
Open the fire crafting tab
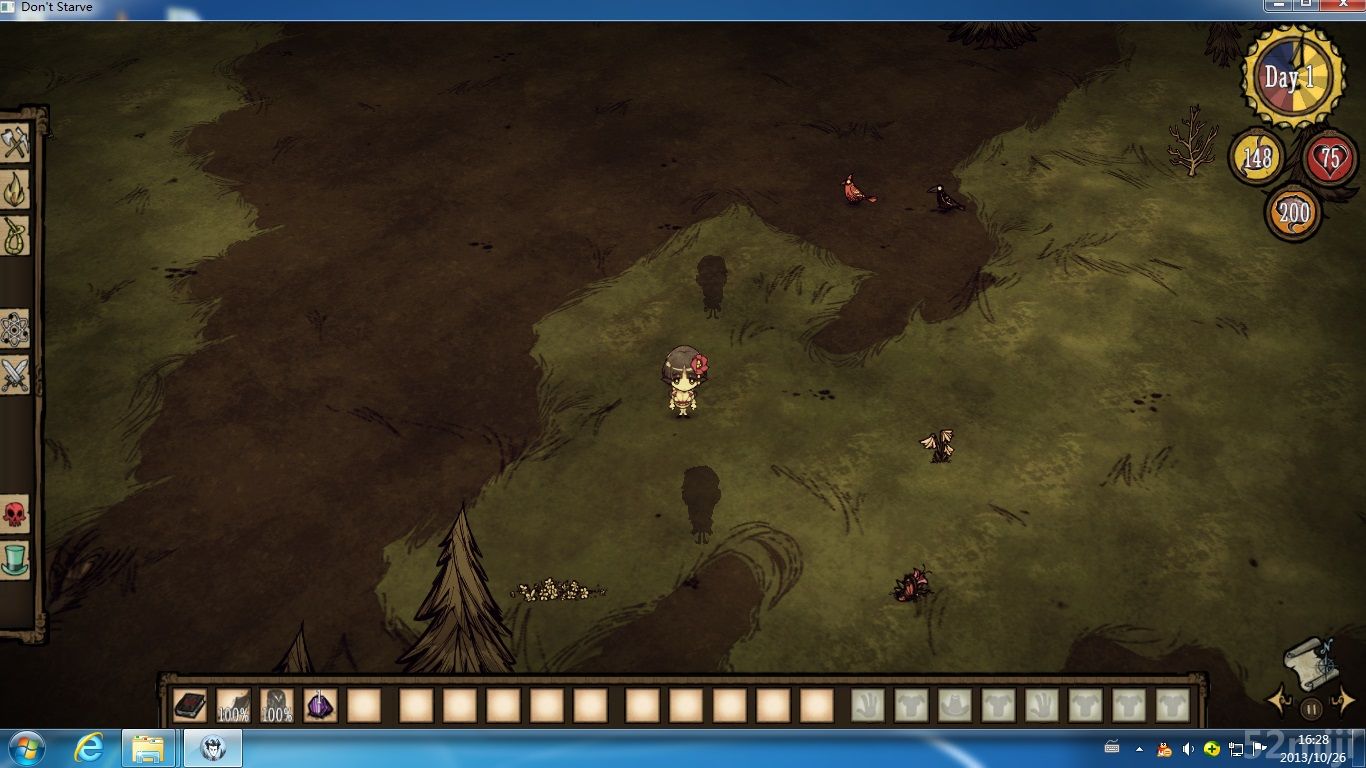click(x=15, y=189)
